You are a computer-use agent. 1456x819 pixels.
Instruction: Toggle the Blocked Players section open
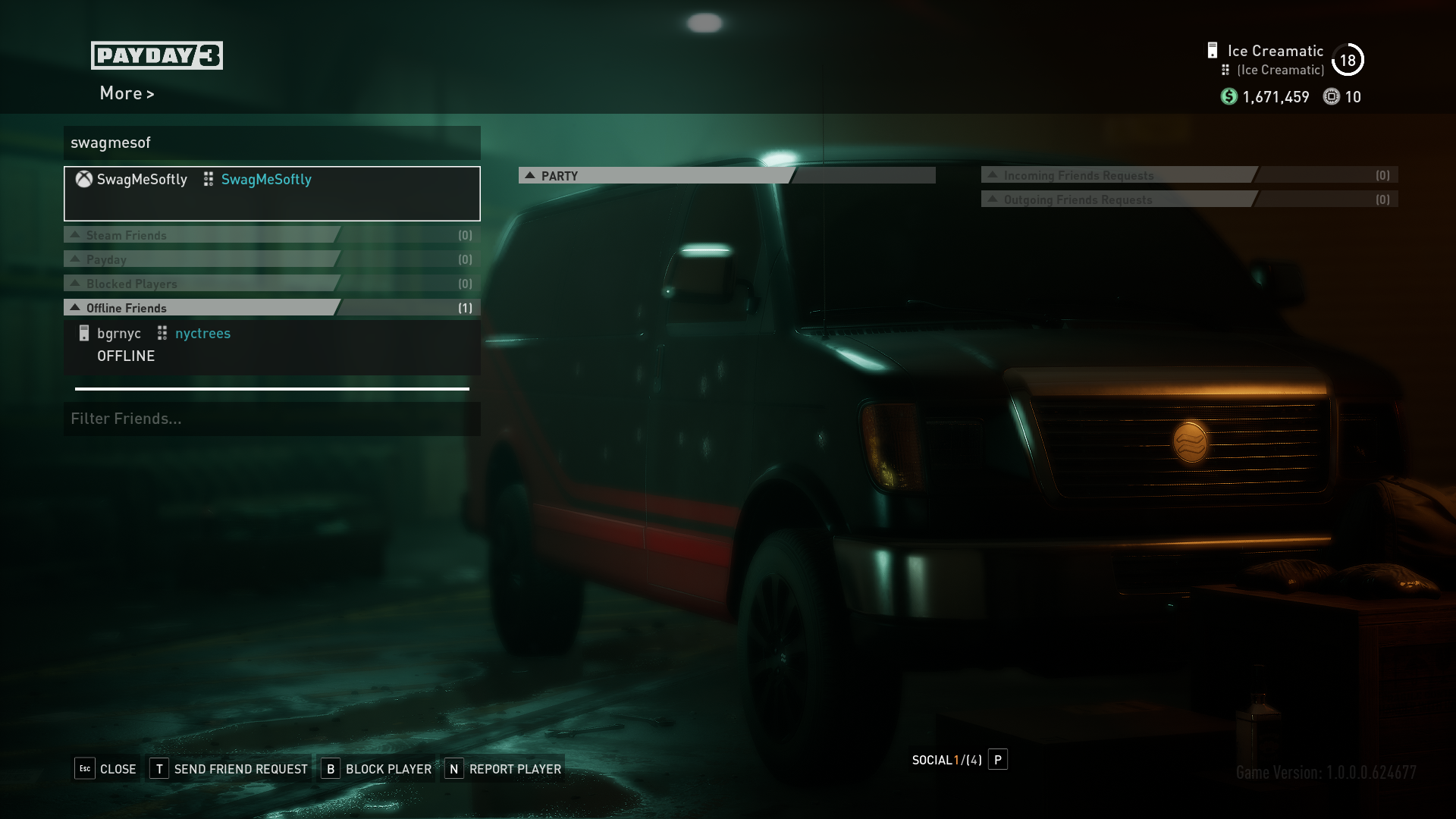click(132, 284)
